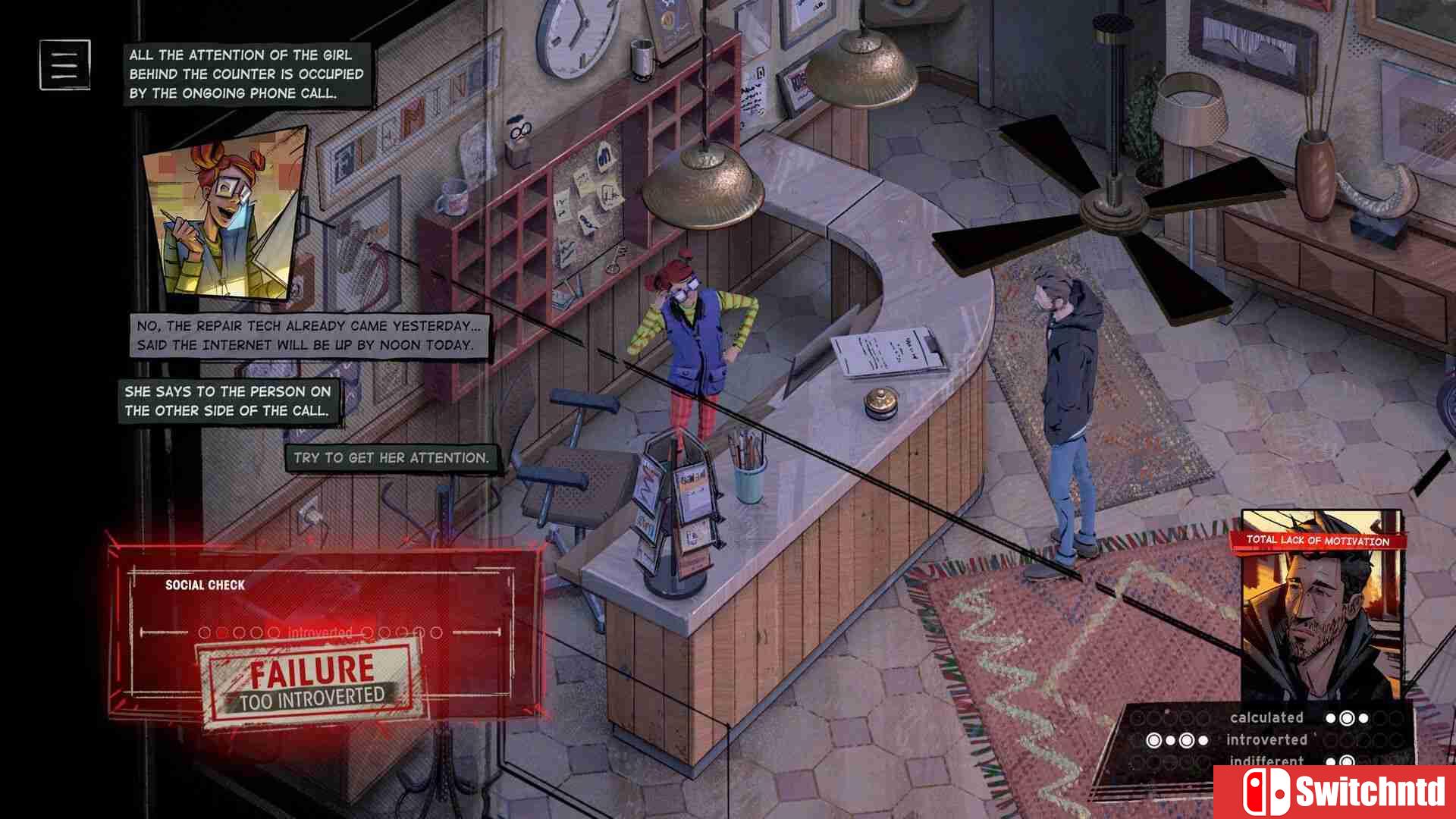Screen dimensions: 1456x819
Task: Ring the service bell on the counter
Action: (880, 403)
